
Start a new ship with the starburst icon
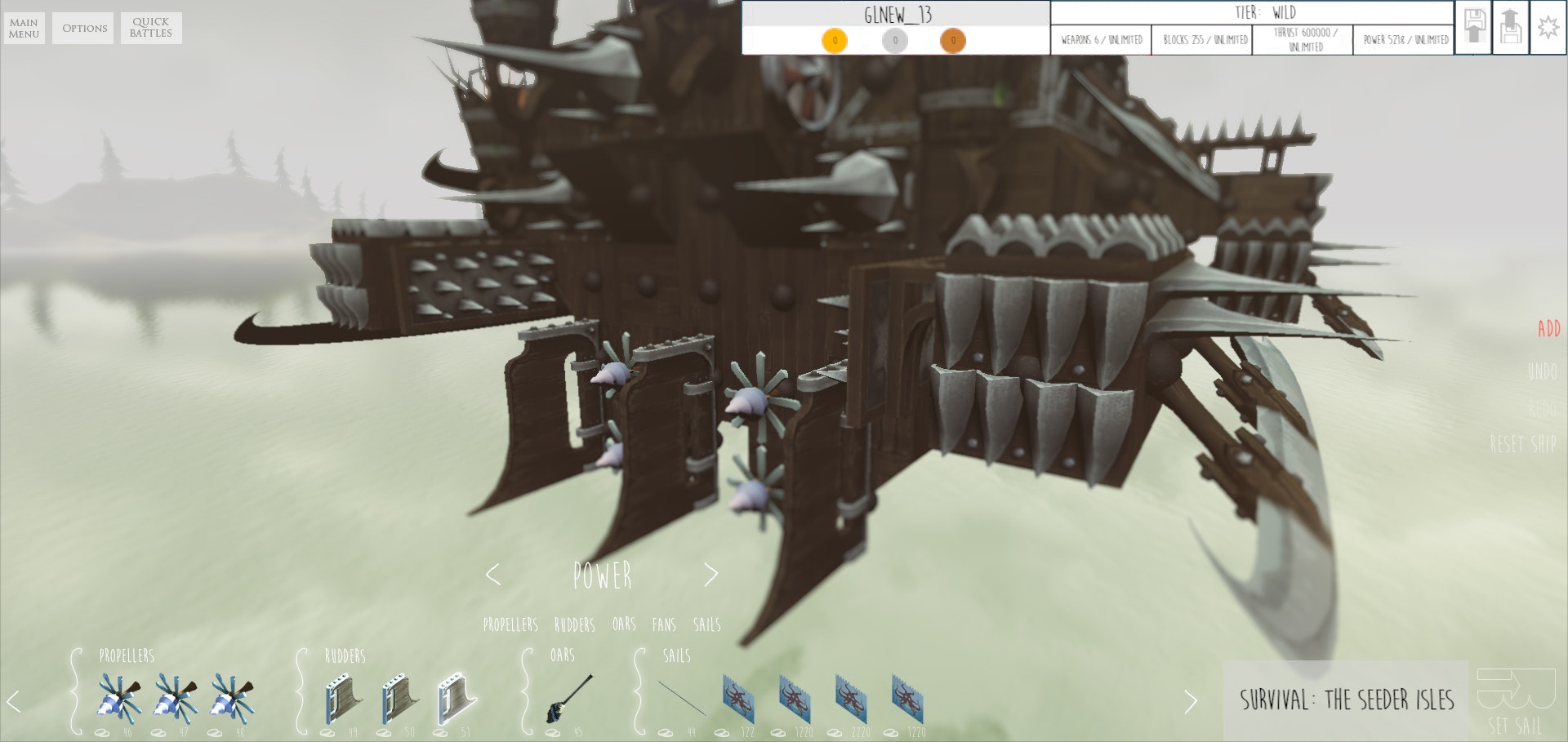1549,26
